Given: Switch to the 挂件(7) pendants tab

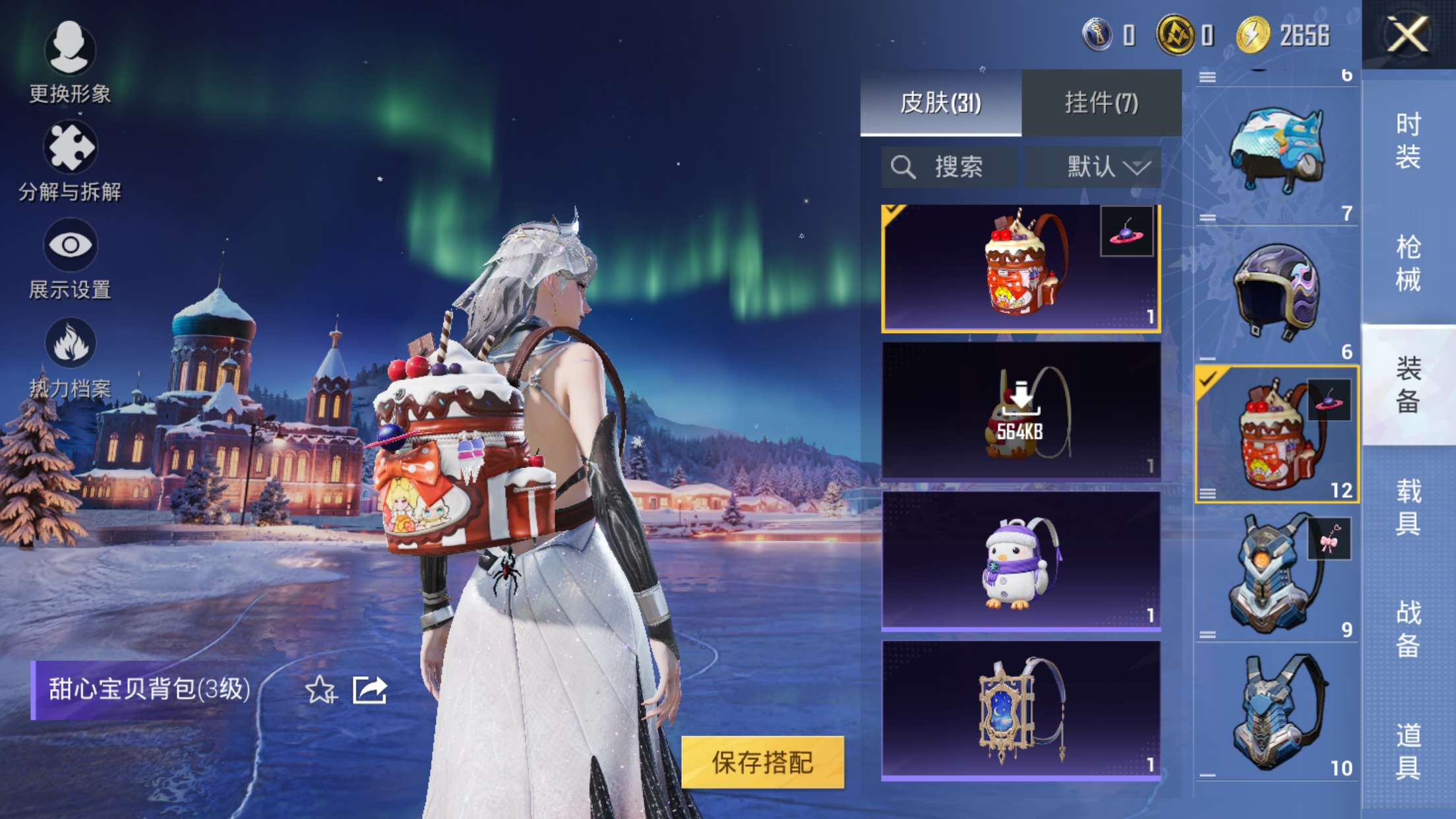Looking at the screenshot, I should 1101,103.
